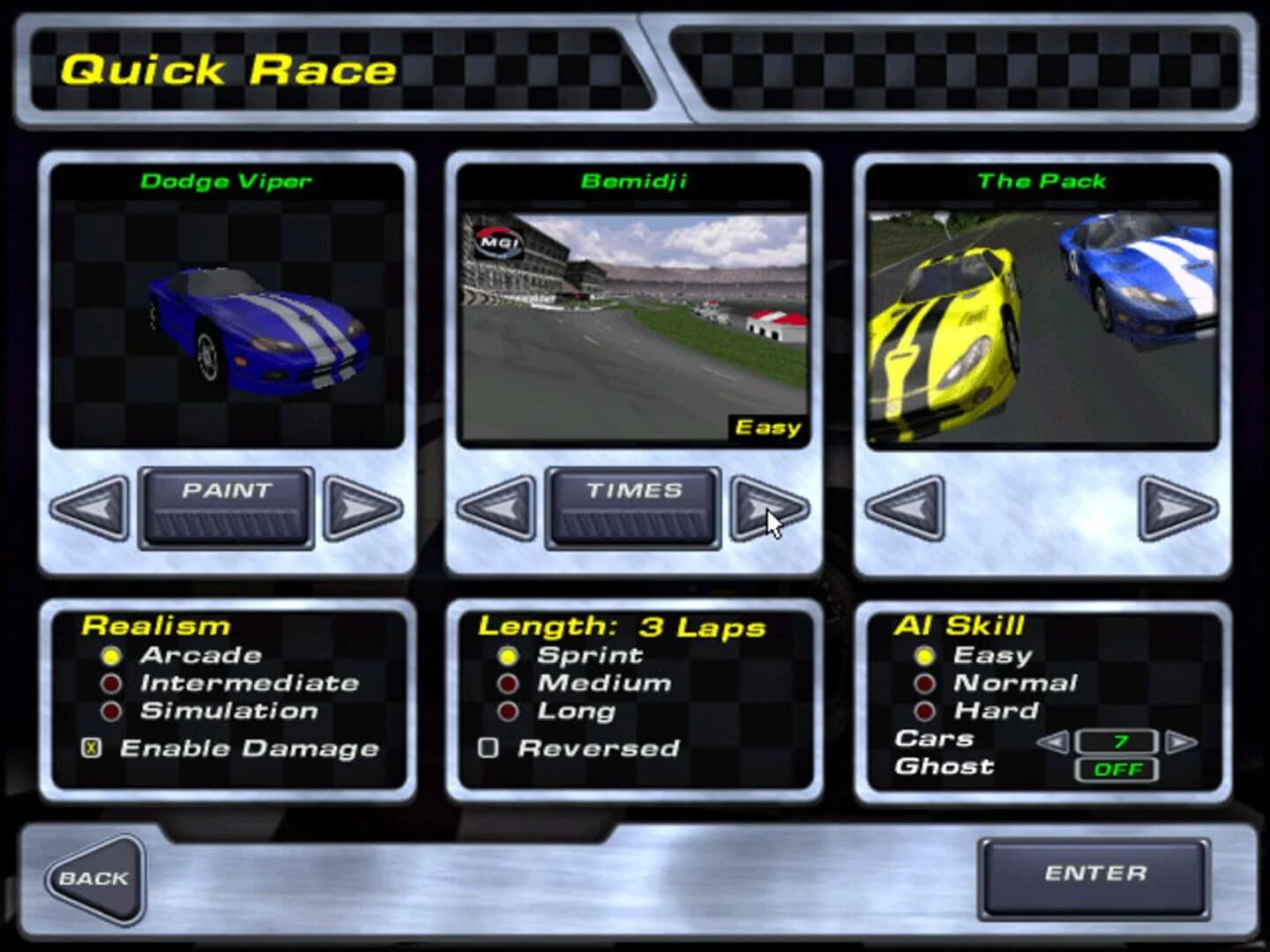Advance to the next car model
This screenshot has width=1270, height=952.
click(x=360, y=511)
